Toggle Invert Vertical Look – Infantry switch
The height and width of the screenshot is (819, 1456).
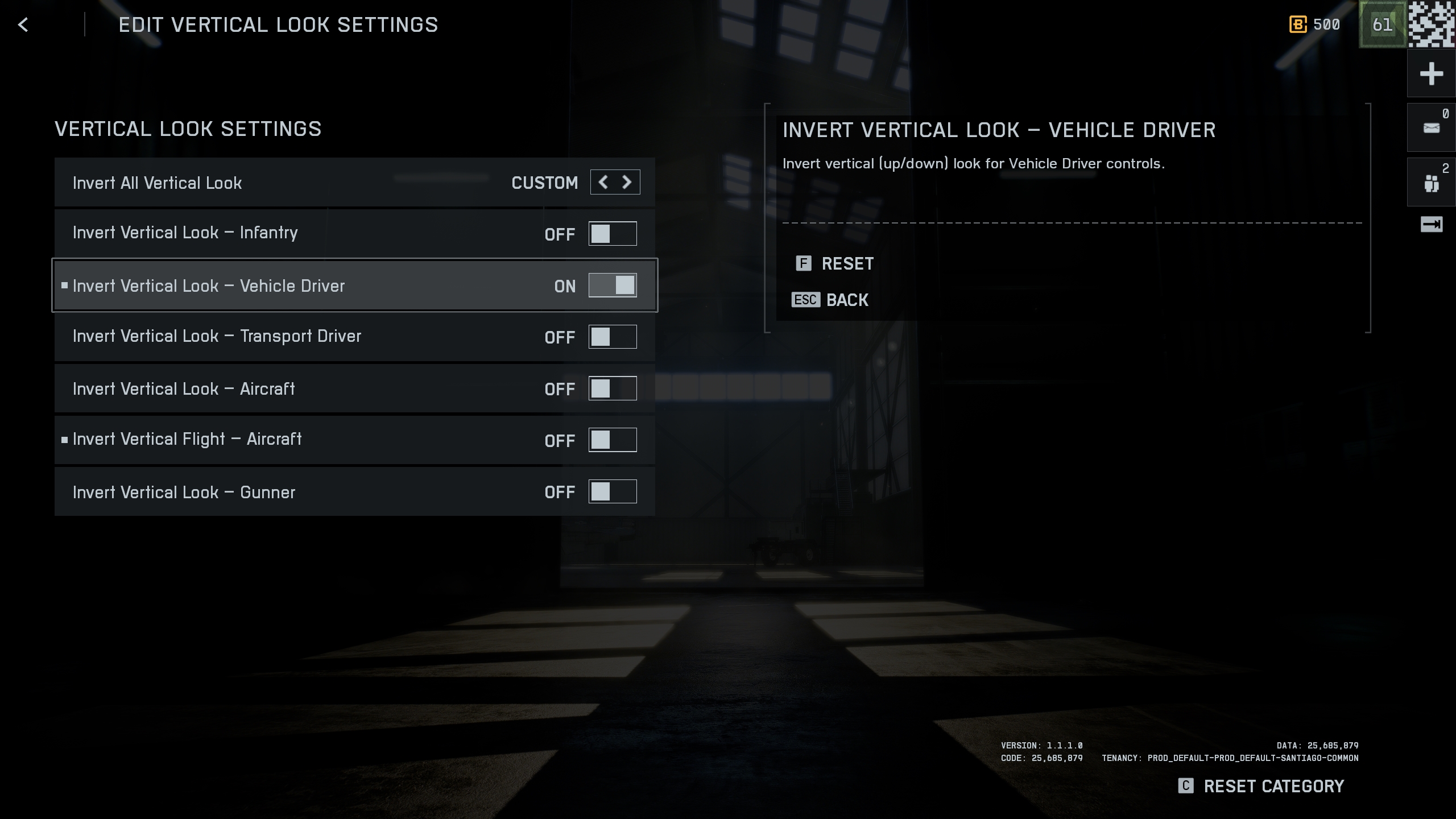(613, 234)
